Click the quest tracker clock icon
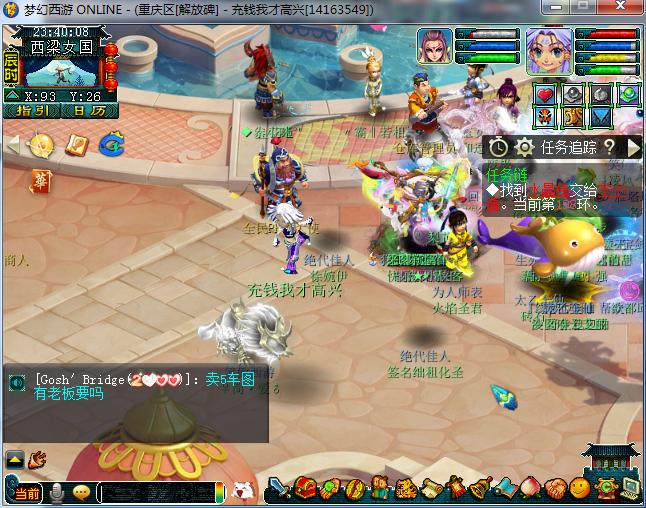646x508 pixels. 498,147
